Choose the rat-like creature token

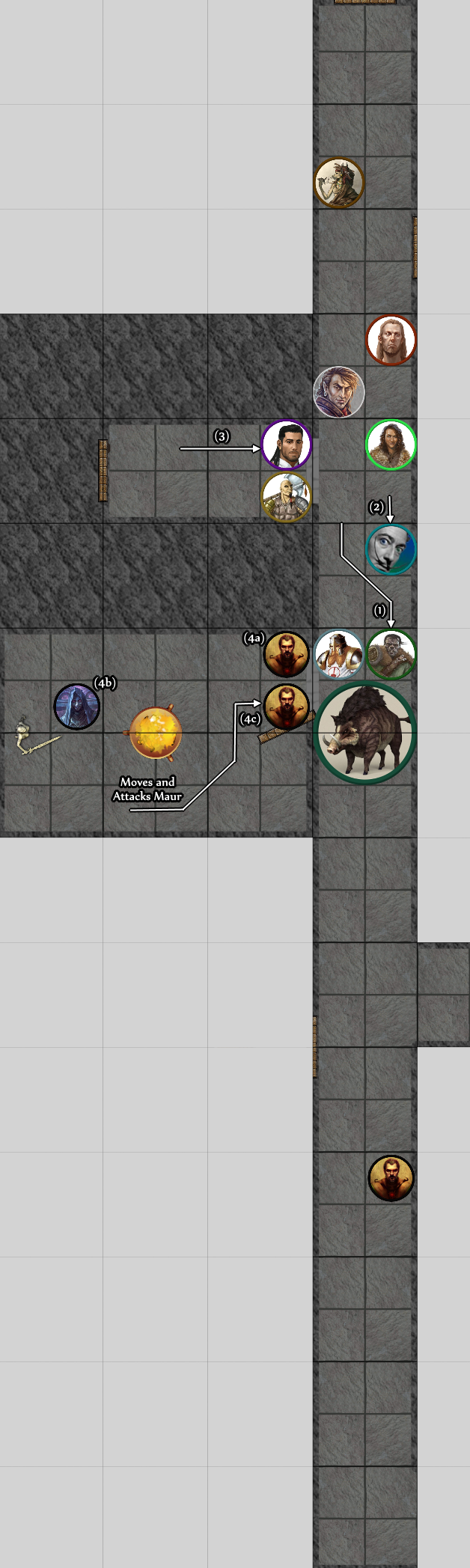point(339,182)
